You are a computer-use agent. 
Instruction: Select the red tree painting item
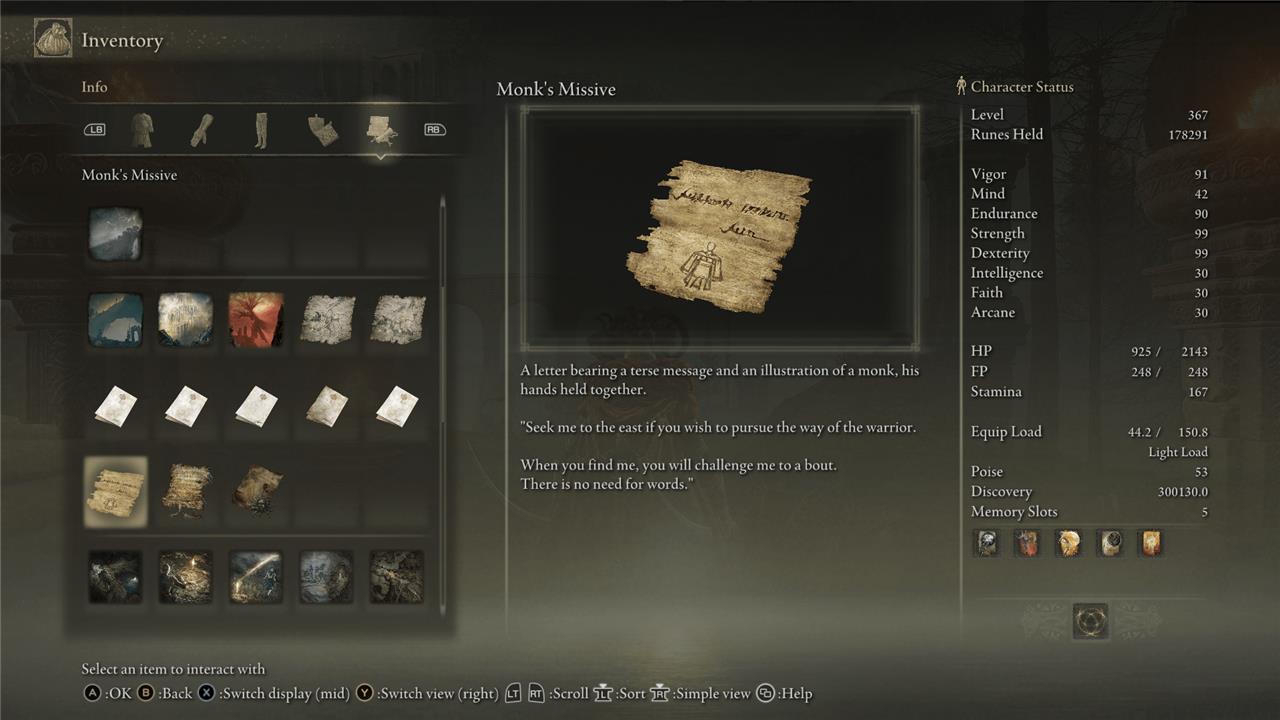(256, 320)
